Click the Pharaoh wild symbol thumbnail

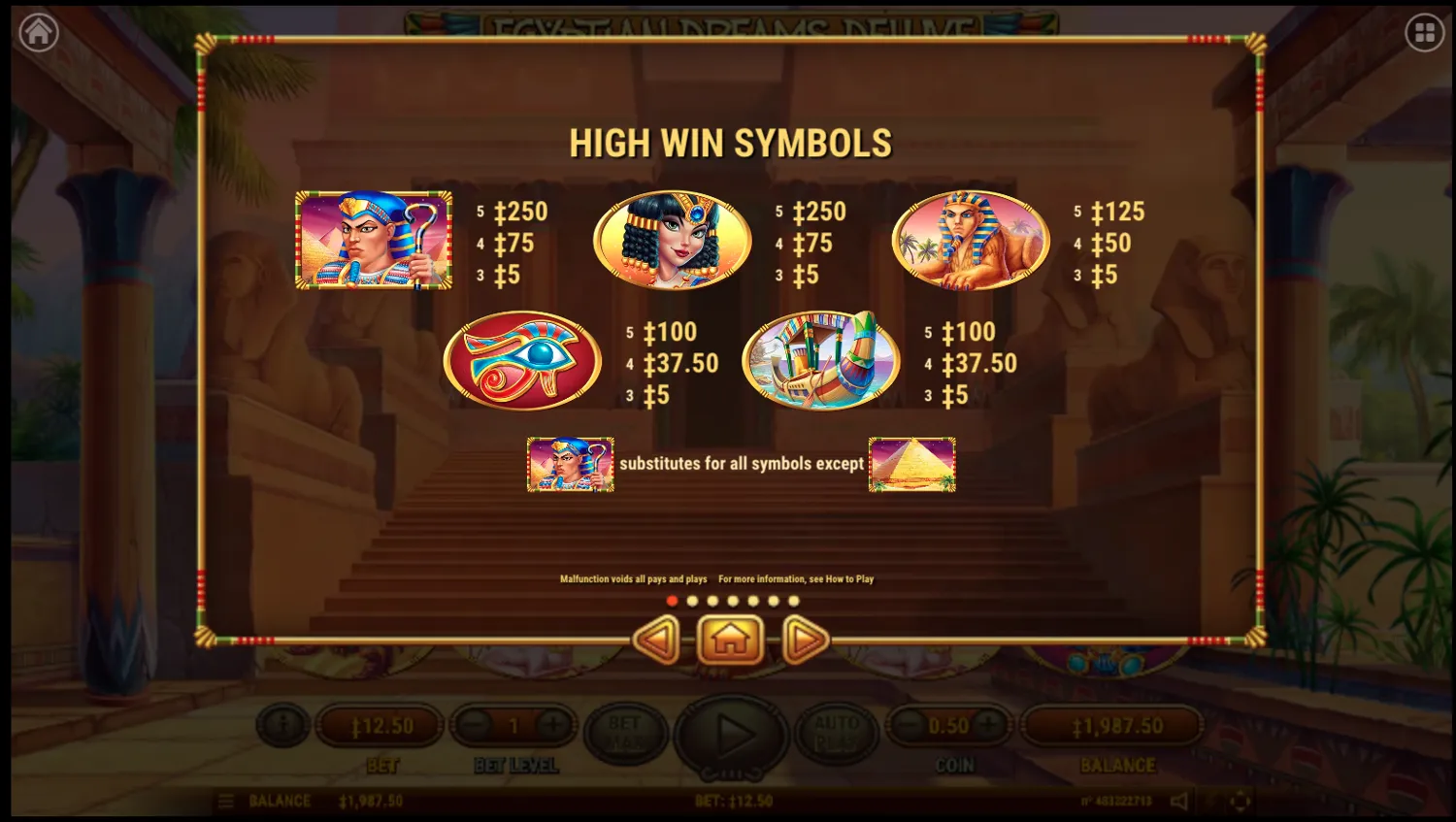pos(571,465)
